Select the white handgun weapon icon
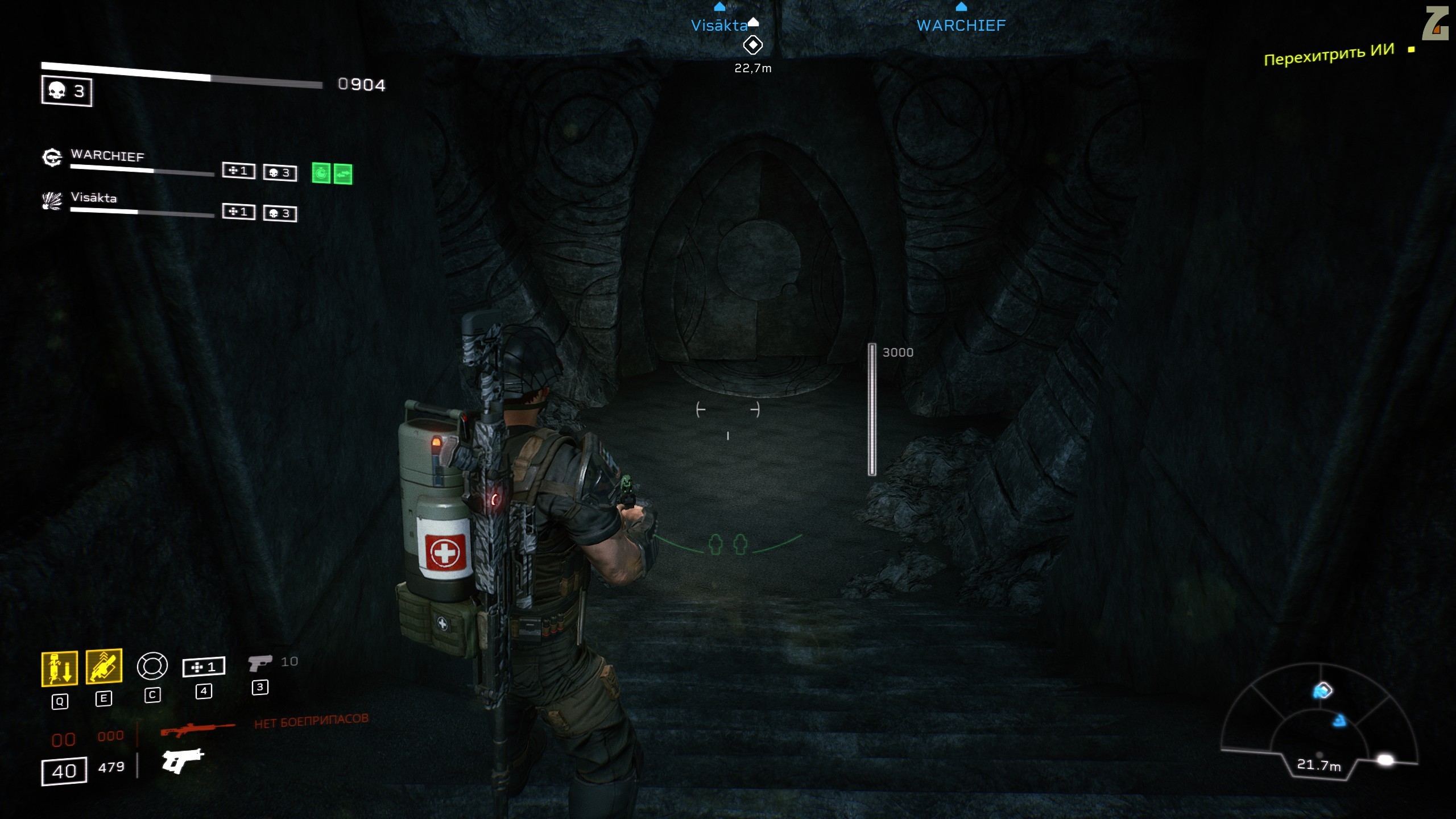Image resolution: width=1456 pixels, height=819 pixels. pyautogui.click(x=183, y=760)
